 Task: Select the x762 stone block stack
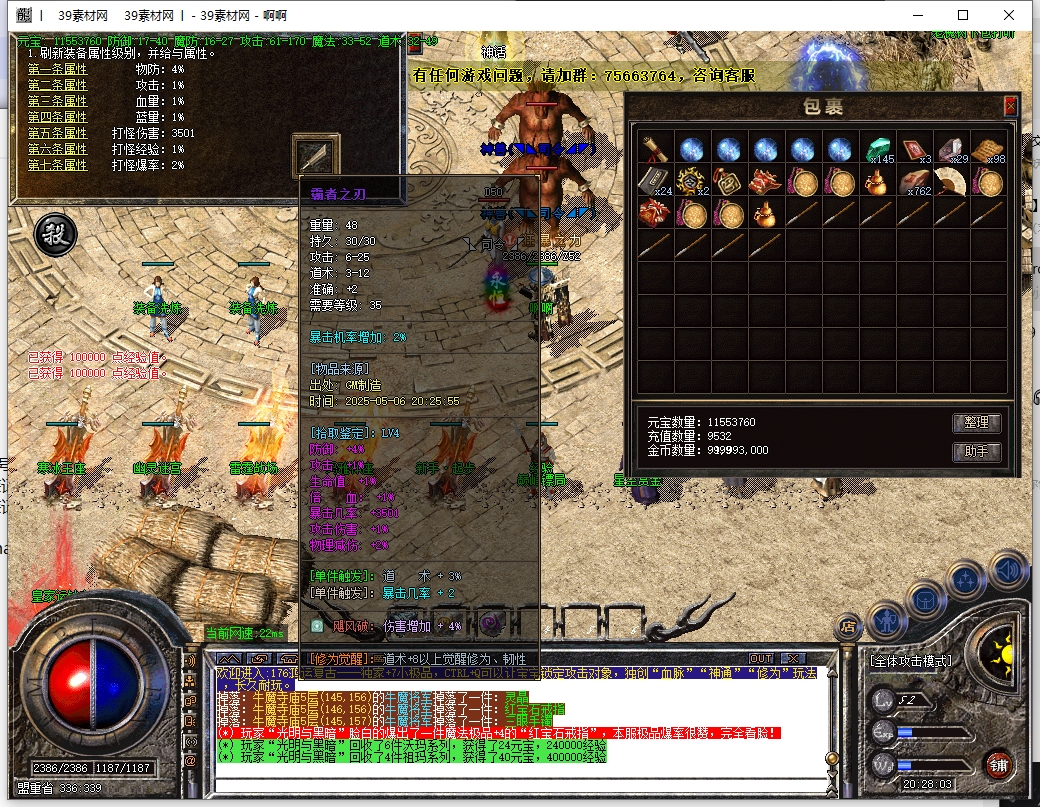point(914,182)
